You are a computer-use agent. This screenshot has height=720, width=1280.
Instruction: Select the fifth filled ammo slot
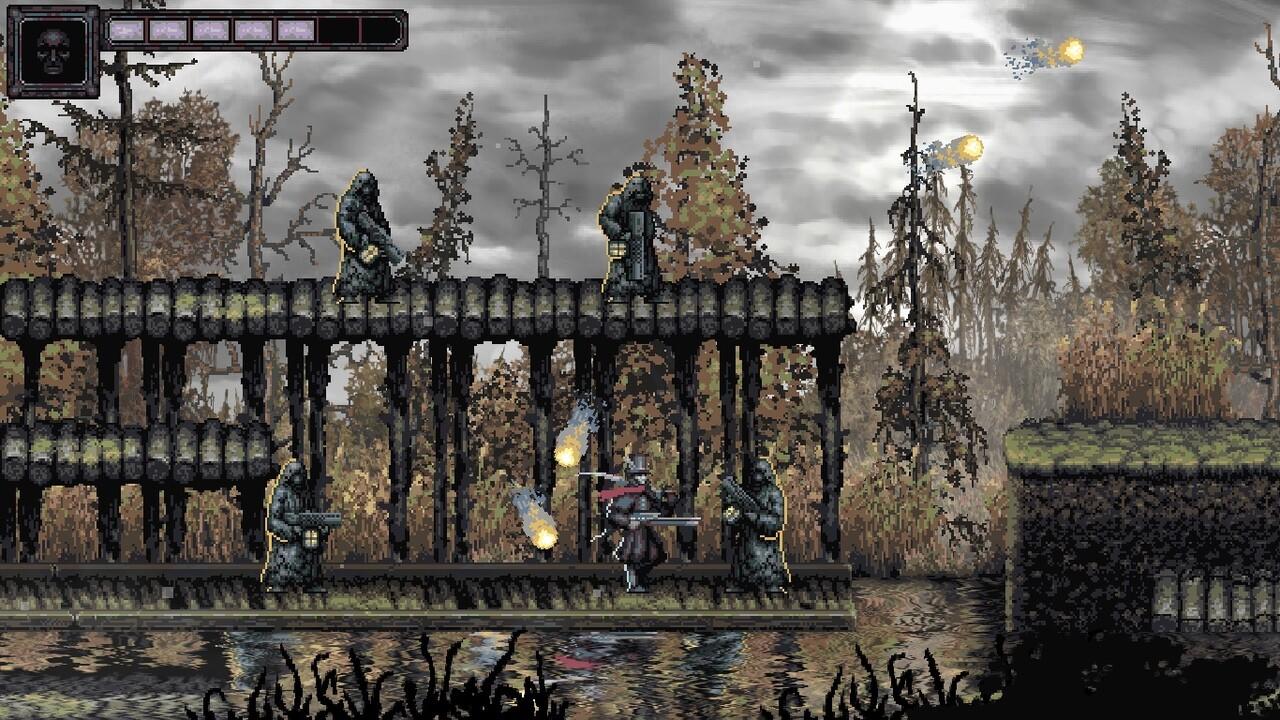(x=295, y=30)
